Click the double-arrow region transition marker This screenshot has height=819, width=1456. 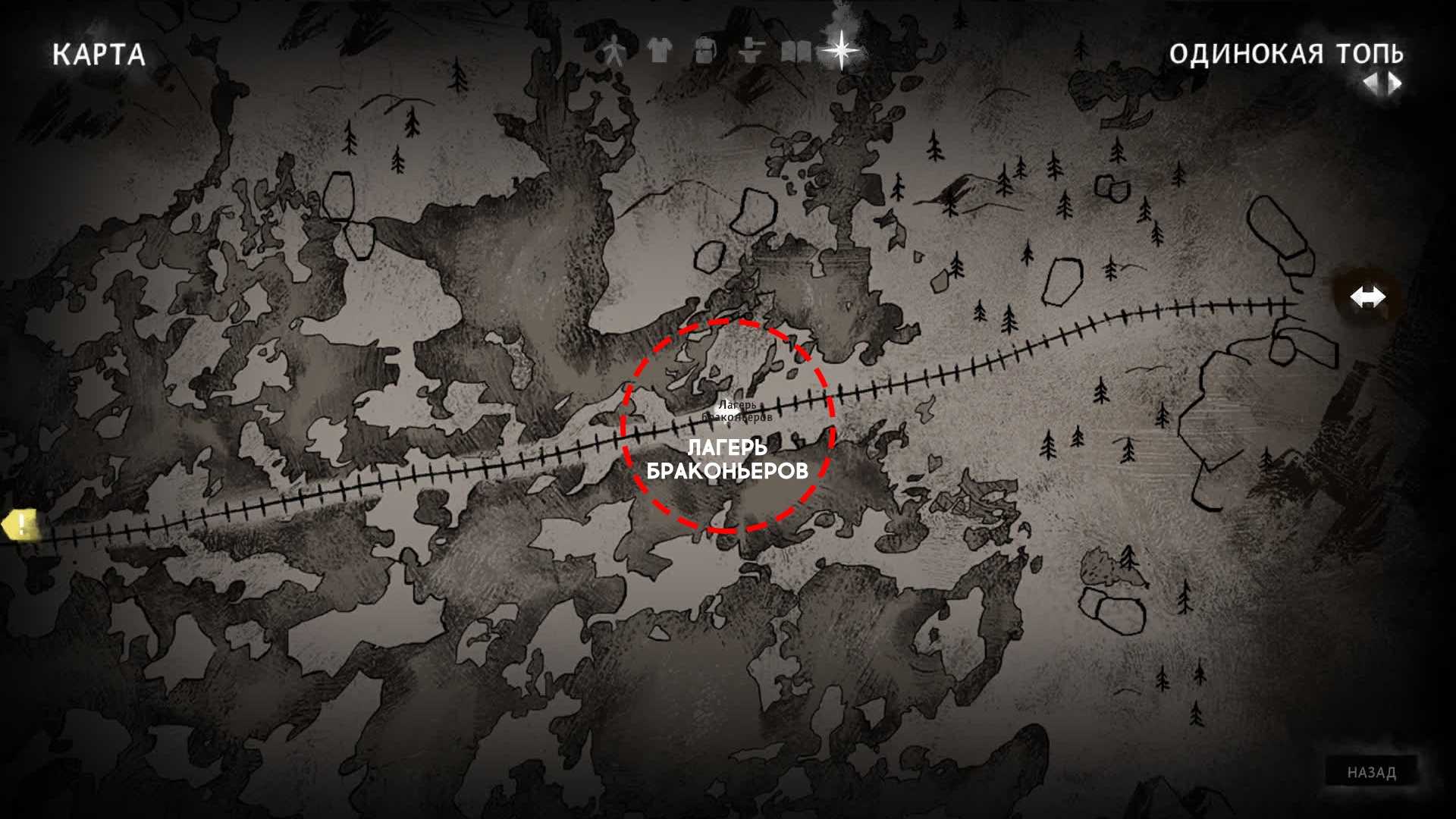coord(1367,297)
